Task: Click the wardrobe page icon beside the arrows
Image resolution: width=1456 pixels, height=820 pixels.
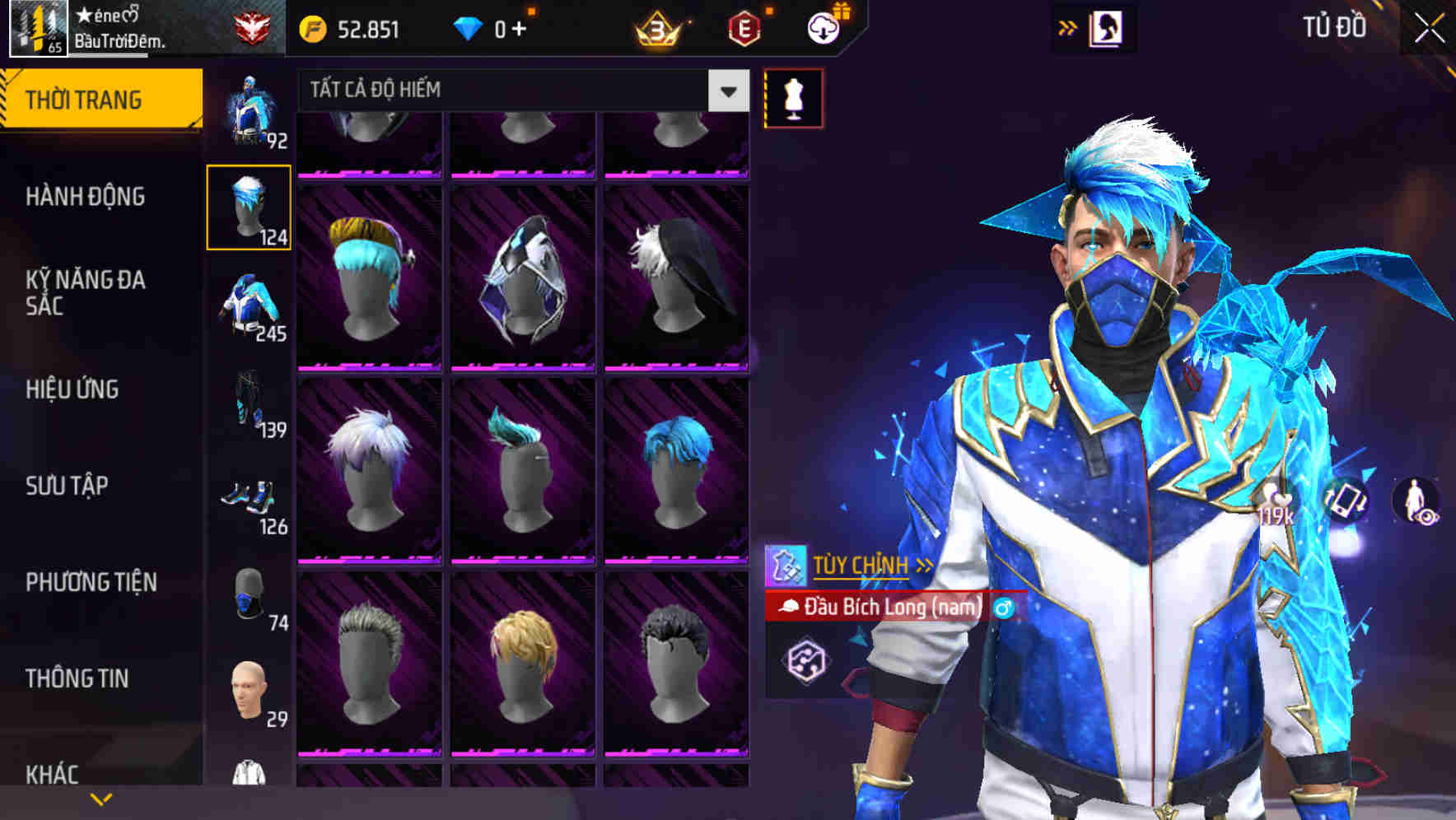Action: pyautogui.click(x=1108, y=26)
